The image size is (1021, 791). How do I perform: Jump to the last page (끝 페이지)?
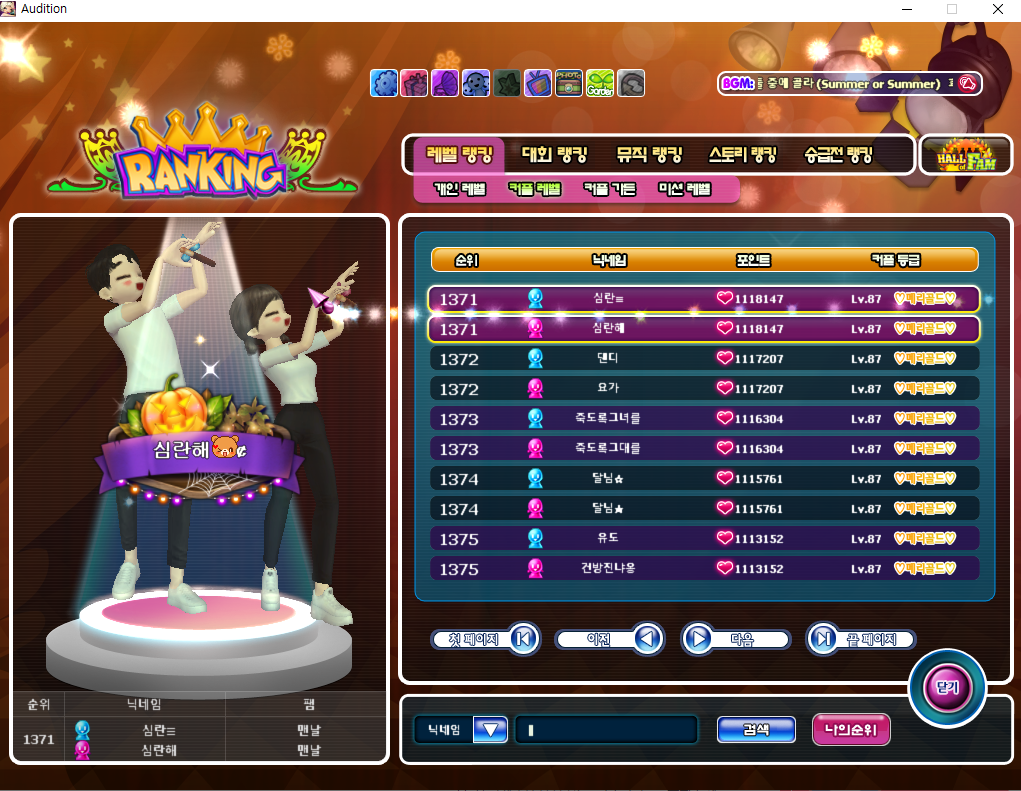click(860, 638)
